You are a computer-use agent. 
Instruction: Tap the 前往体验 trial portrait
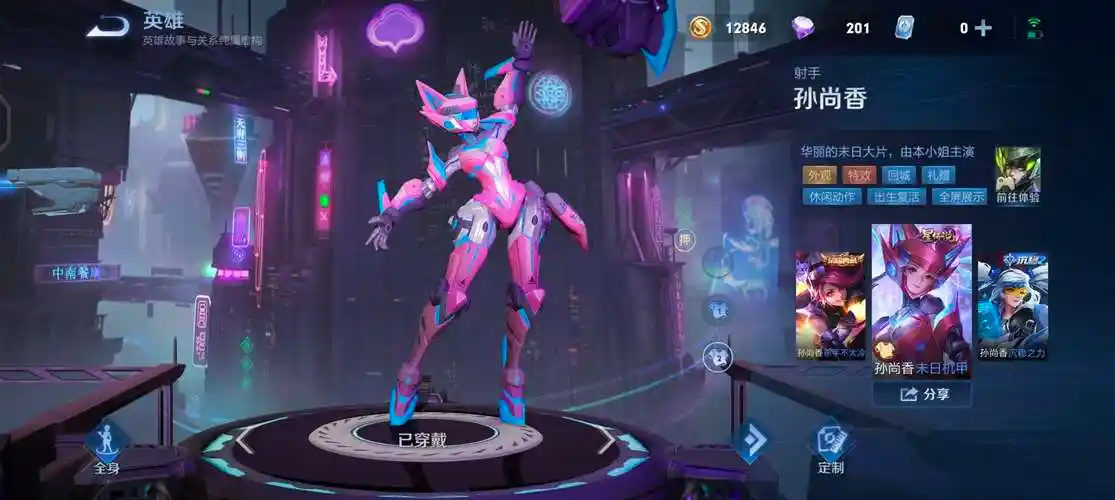pyautogui.click(x=1017, y=176)
